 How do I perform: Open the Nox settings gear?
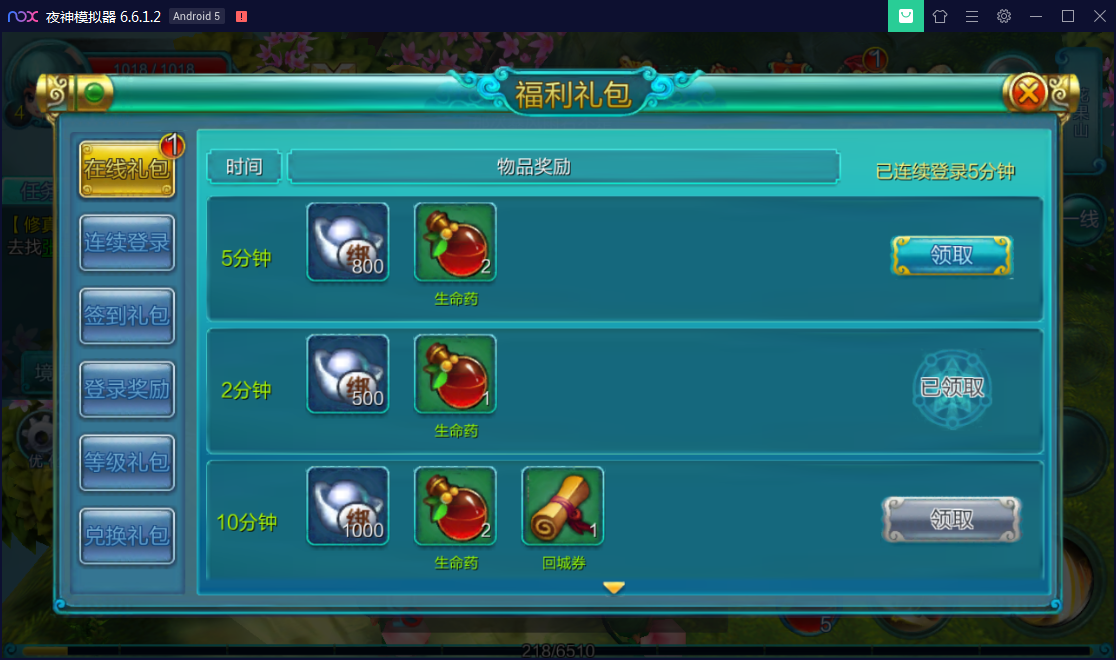coord(1004,16)
